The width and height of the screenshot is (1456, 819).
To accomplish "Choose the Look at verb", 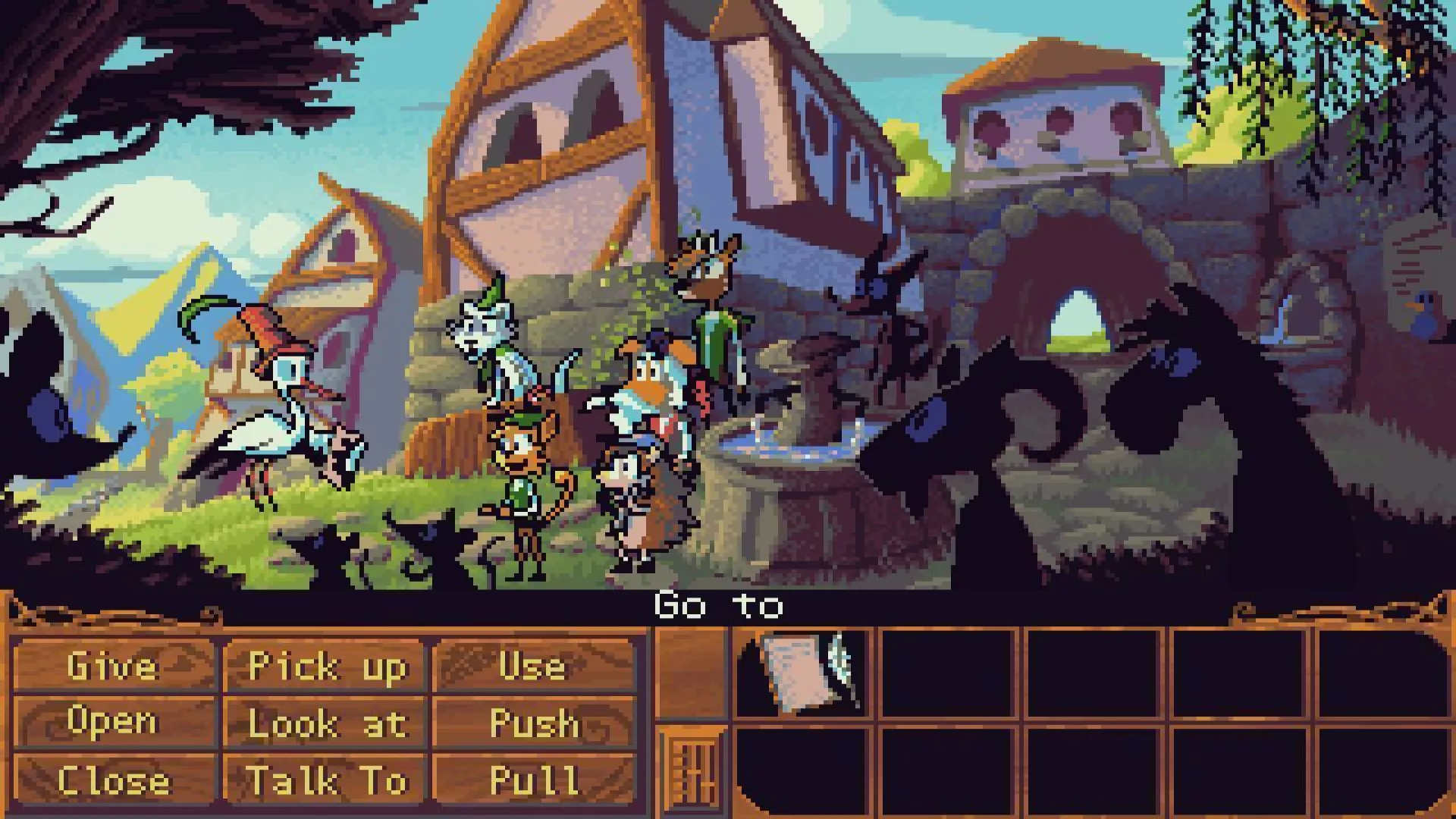I will click(x=327, y=723).
